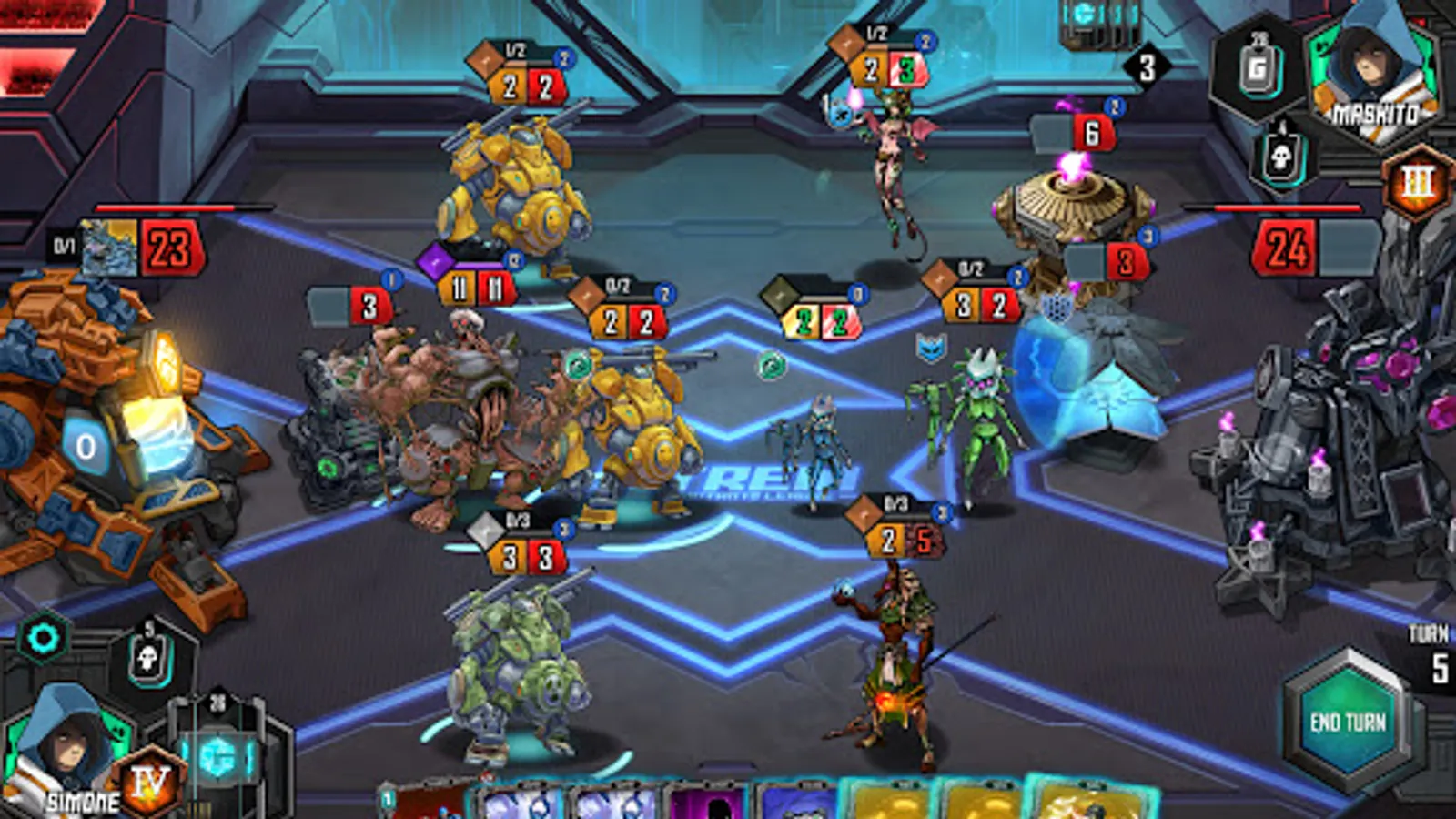Click the Turn 5 indicator
1456x819 pixels.
click(x=1429, y=646)
